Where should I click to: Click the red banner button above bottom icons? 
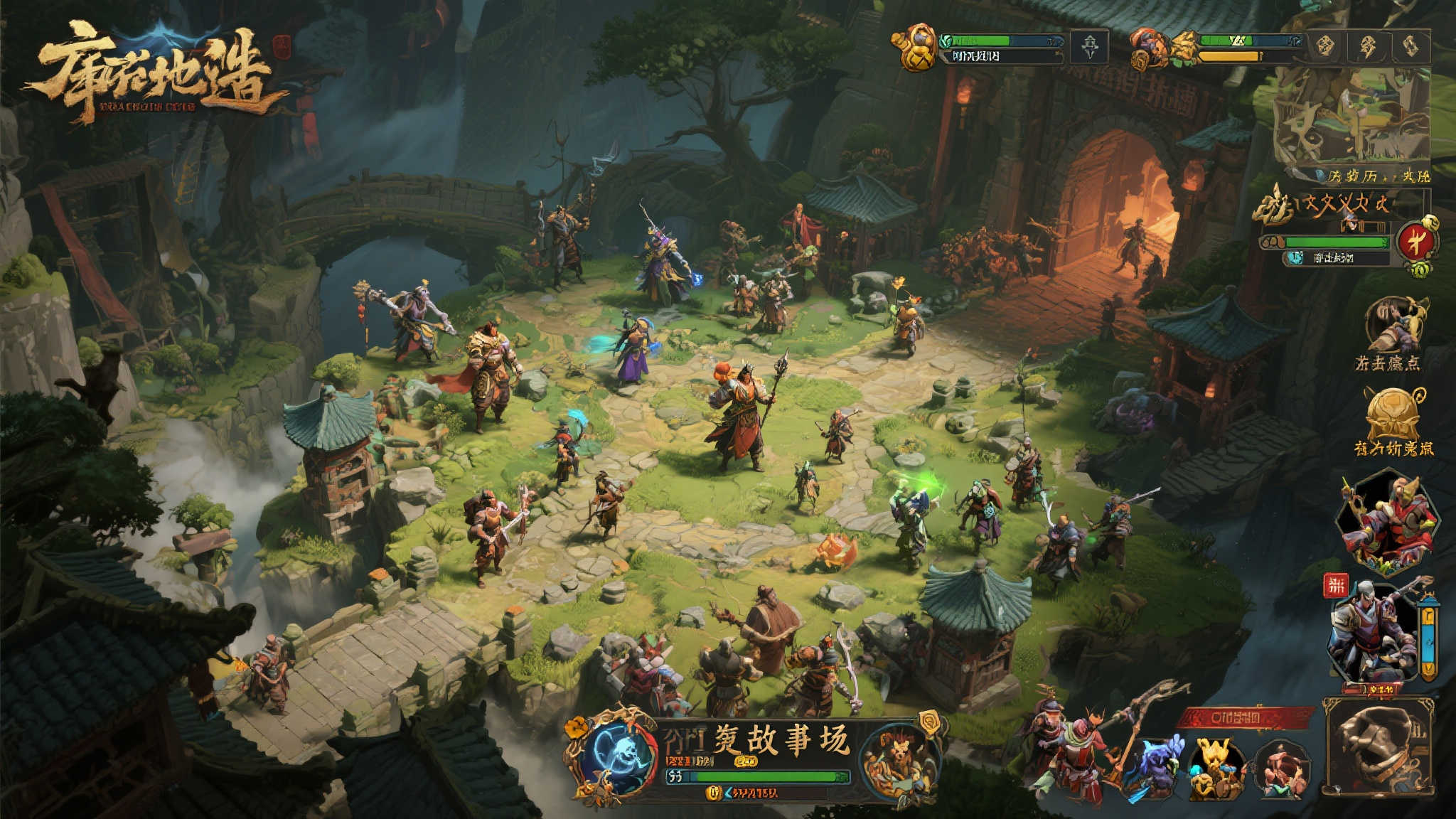(1243, 718)
